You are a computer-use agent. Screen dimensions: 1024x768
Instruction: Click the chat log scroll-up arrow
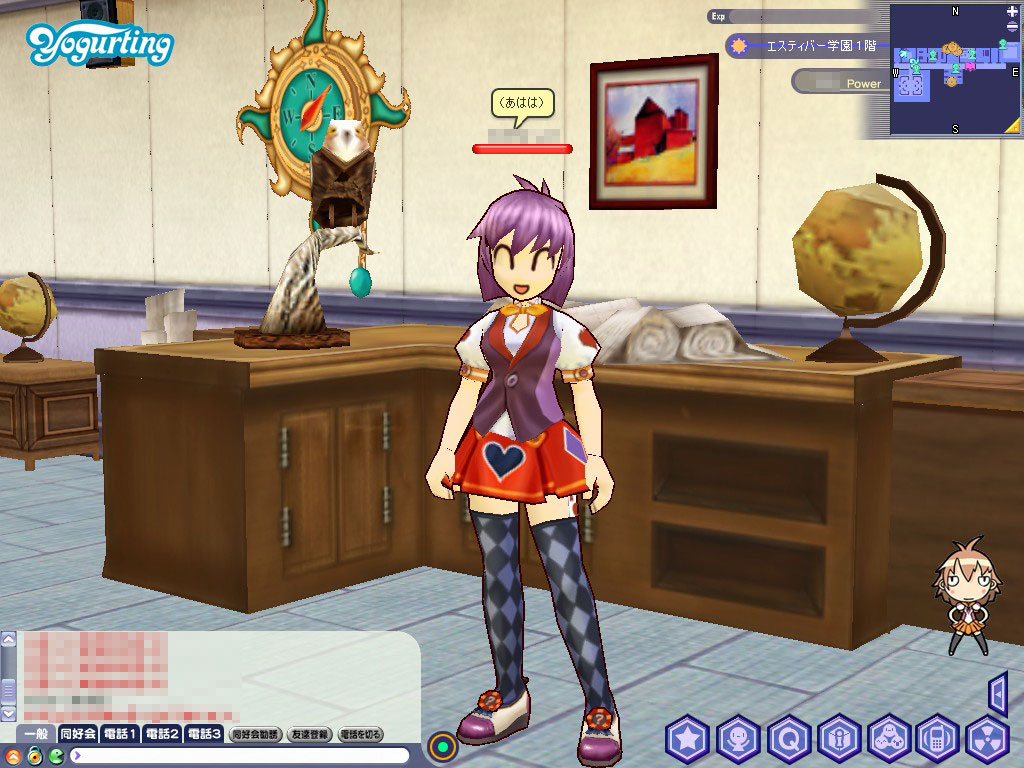click(x=9, y=638)
